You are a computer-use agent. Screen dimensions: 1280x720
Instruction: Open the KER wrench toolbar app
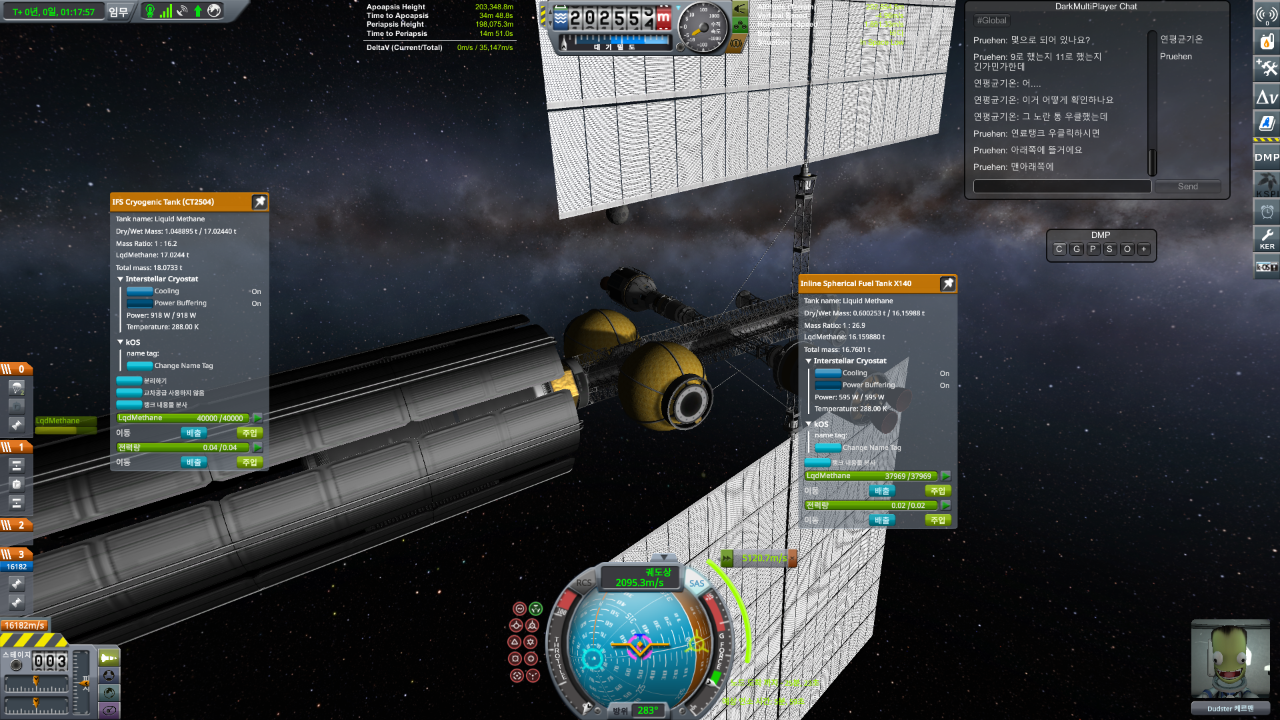point(1267,238)
